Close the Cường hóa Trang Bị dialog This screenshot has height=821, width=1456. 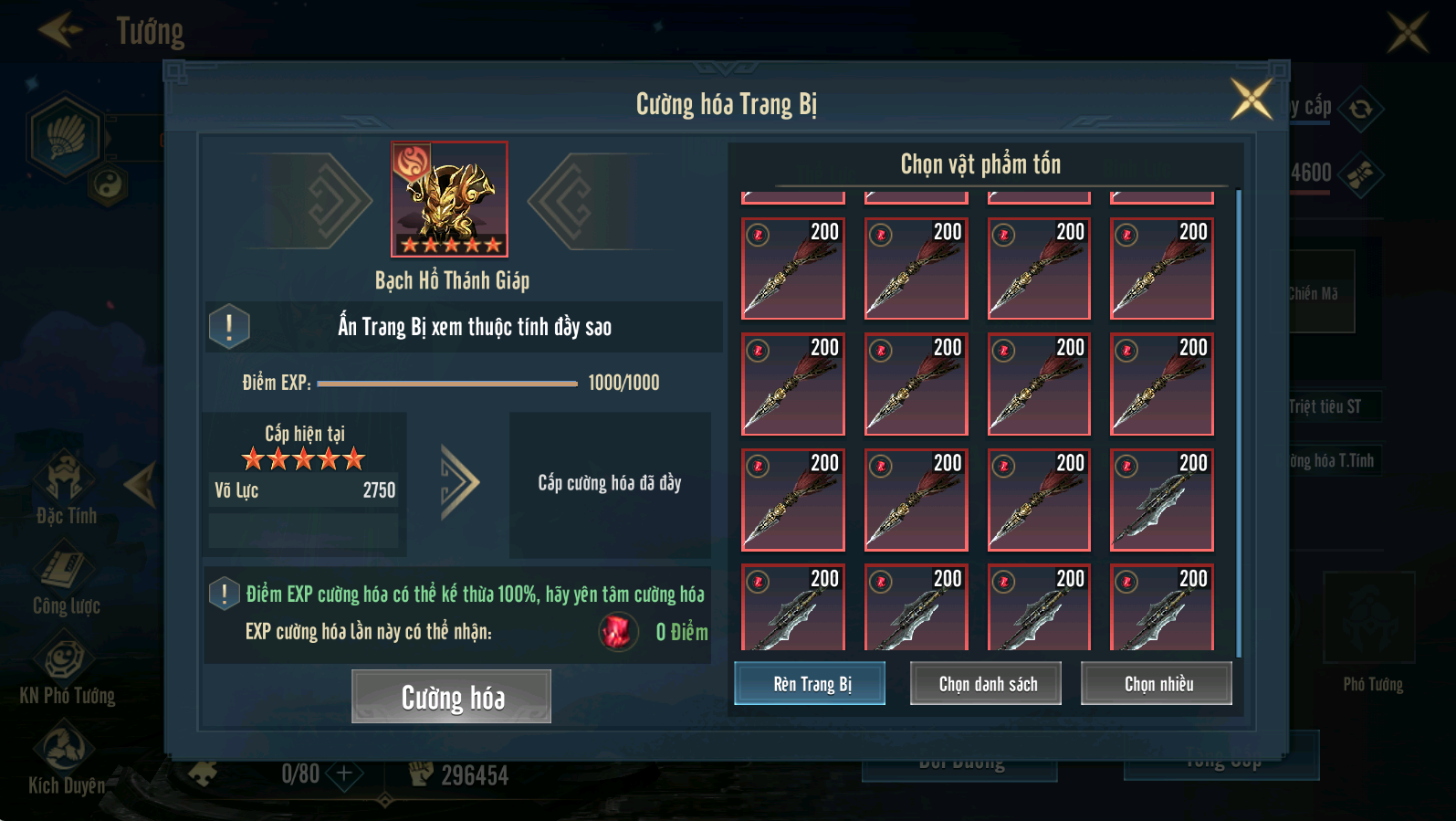click(x=1251, y=99)
